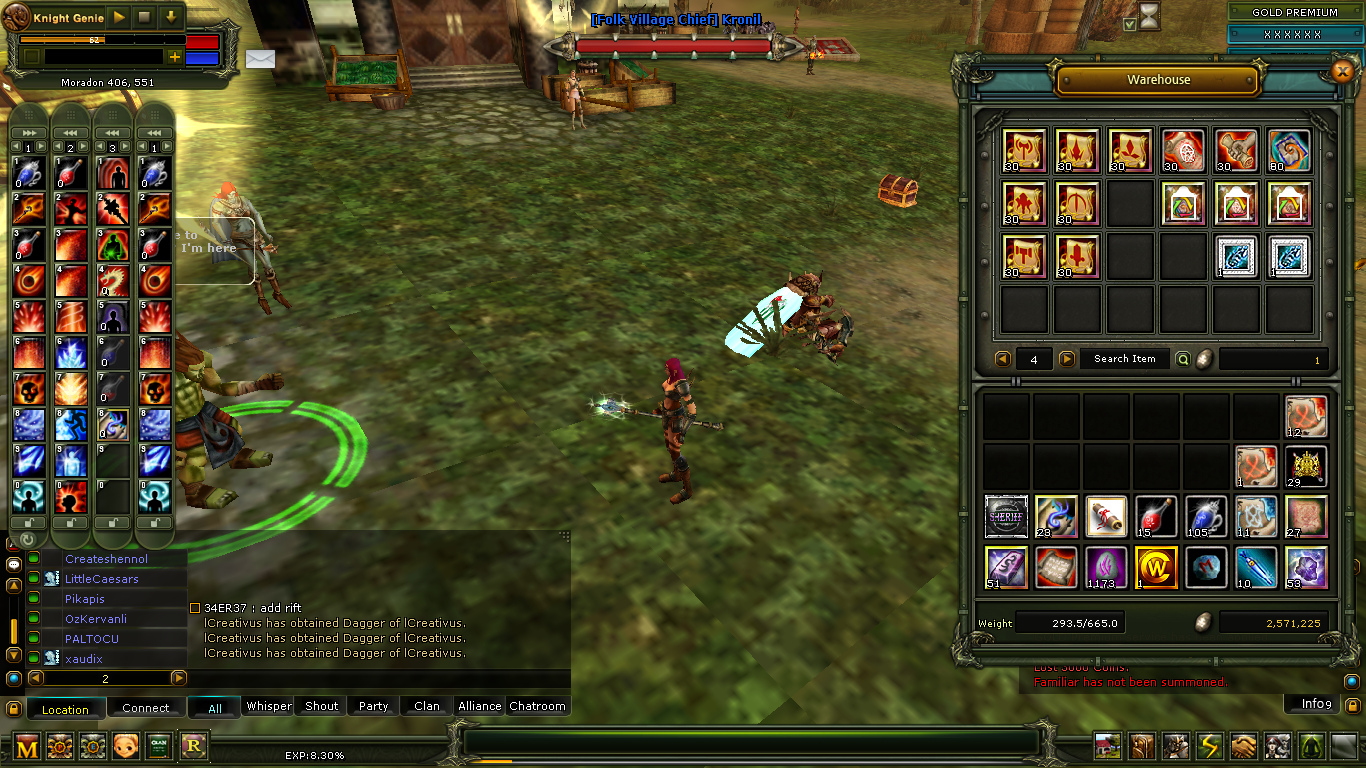Screen dimensions: 1366x768
Task: Go to the next warehouse page
Action: (1067, 359)
